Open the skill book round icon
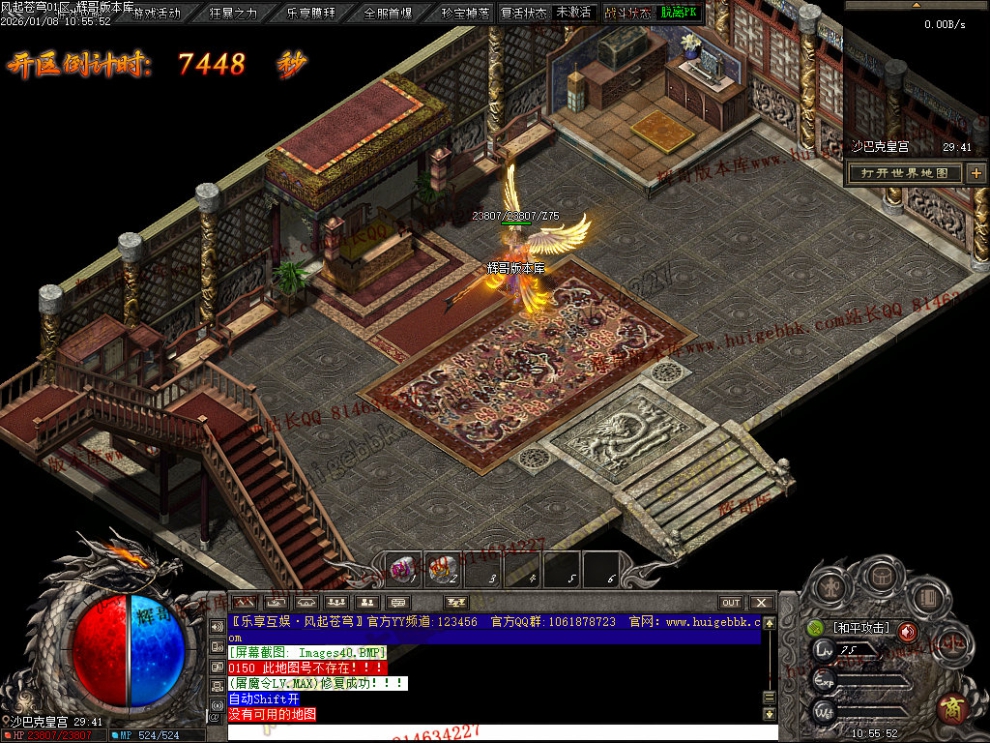 (928, 597)
